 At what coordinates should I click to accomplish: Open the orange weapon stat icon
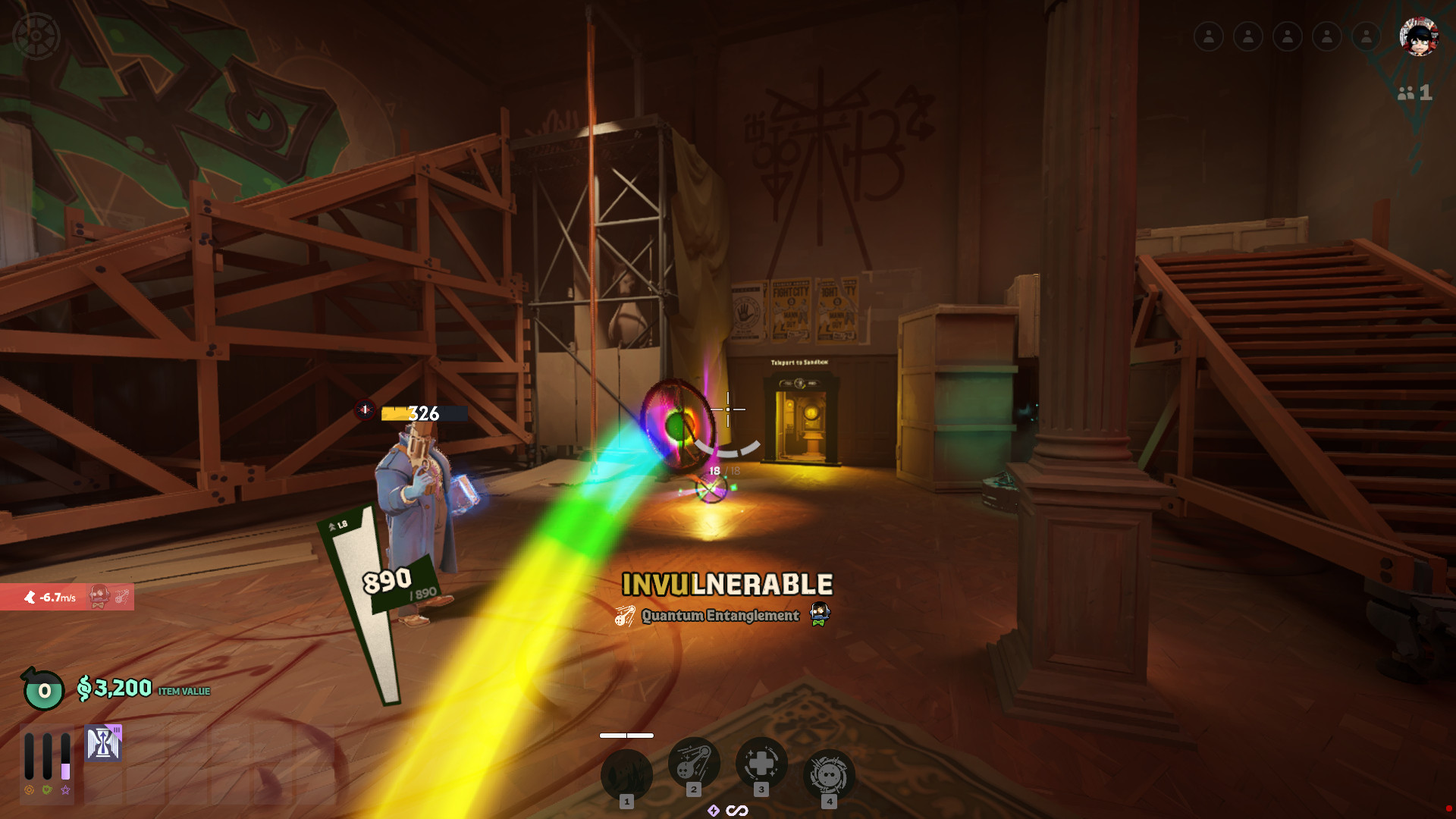(x=29, y=790)
